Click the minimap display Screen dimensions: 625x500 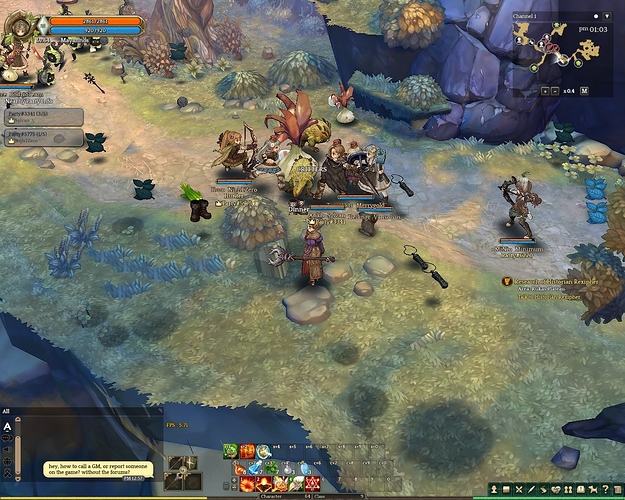coord(562,50)
